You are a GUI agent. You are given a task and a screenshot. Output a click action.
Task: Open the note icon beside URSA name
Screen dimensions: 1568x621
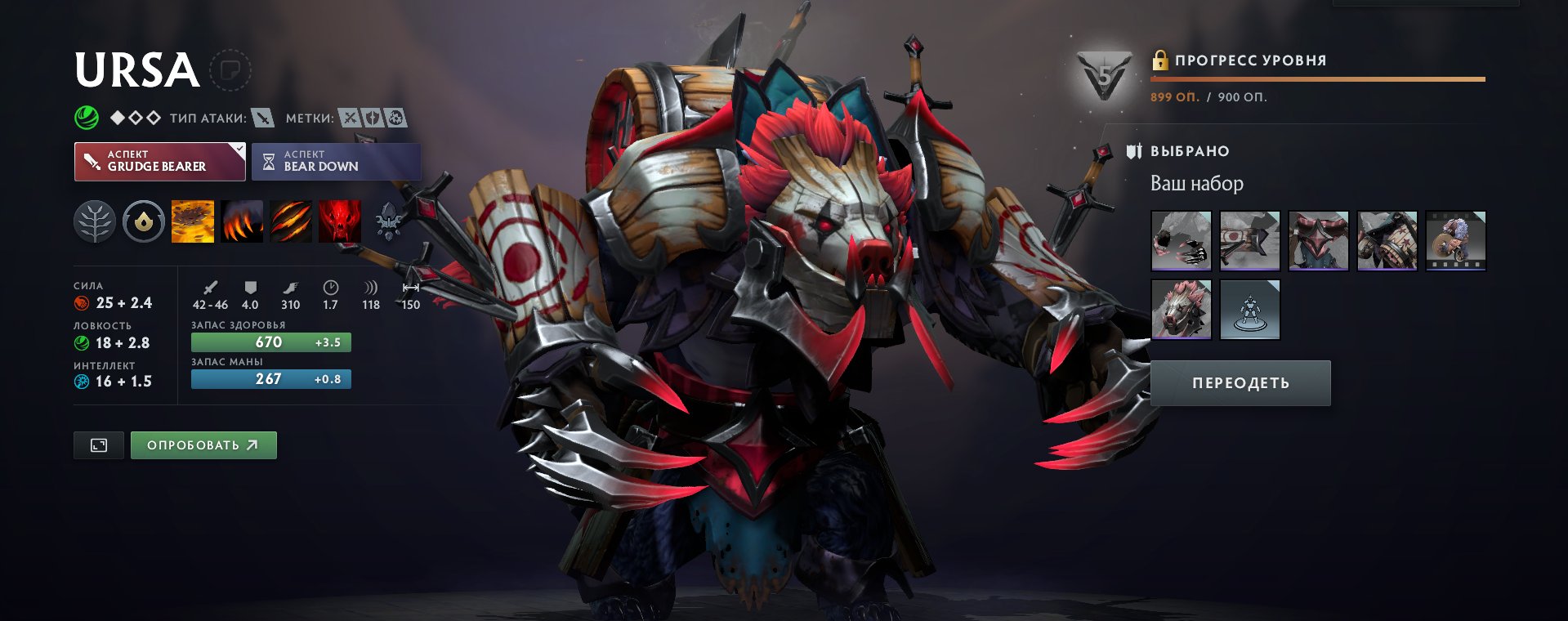coord(229,70)
